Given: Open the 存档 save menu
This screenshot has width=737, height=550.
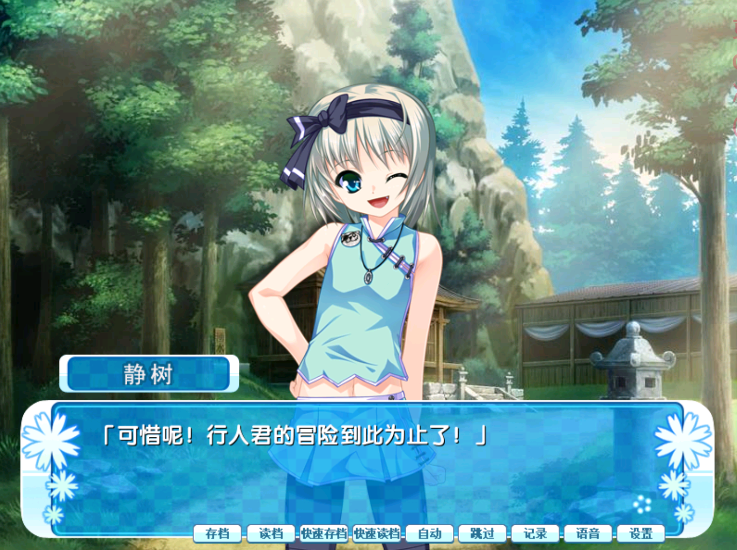Looking at the screenshot, I should 217,533.
